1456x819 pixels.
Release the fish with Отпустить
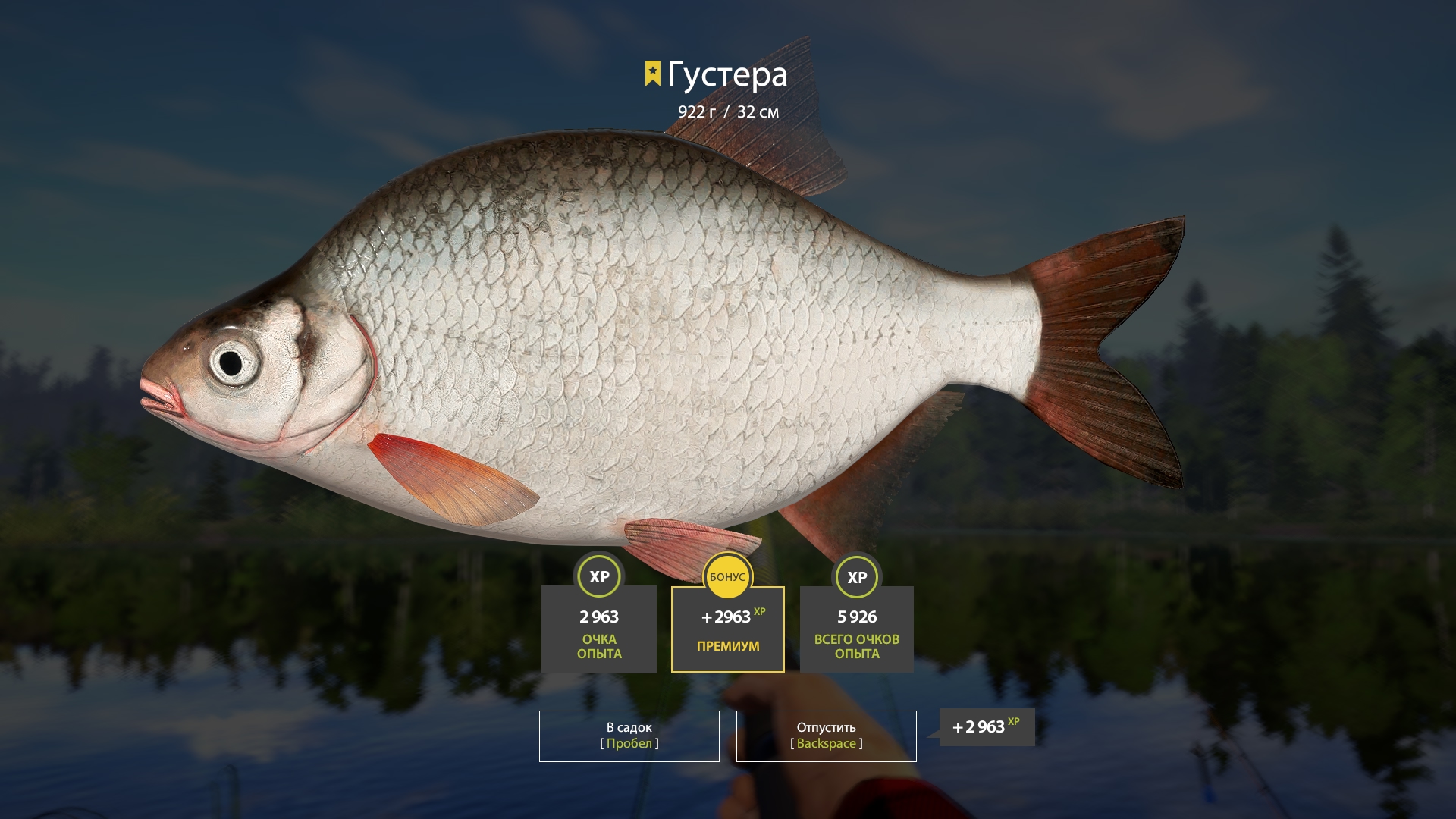click(x=826, y=736)
